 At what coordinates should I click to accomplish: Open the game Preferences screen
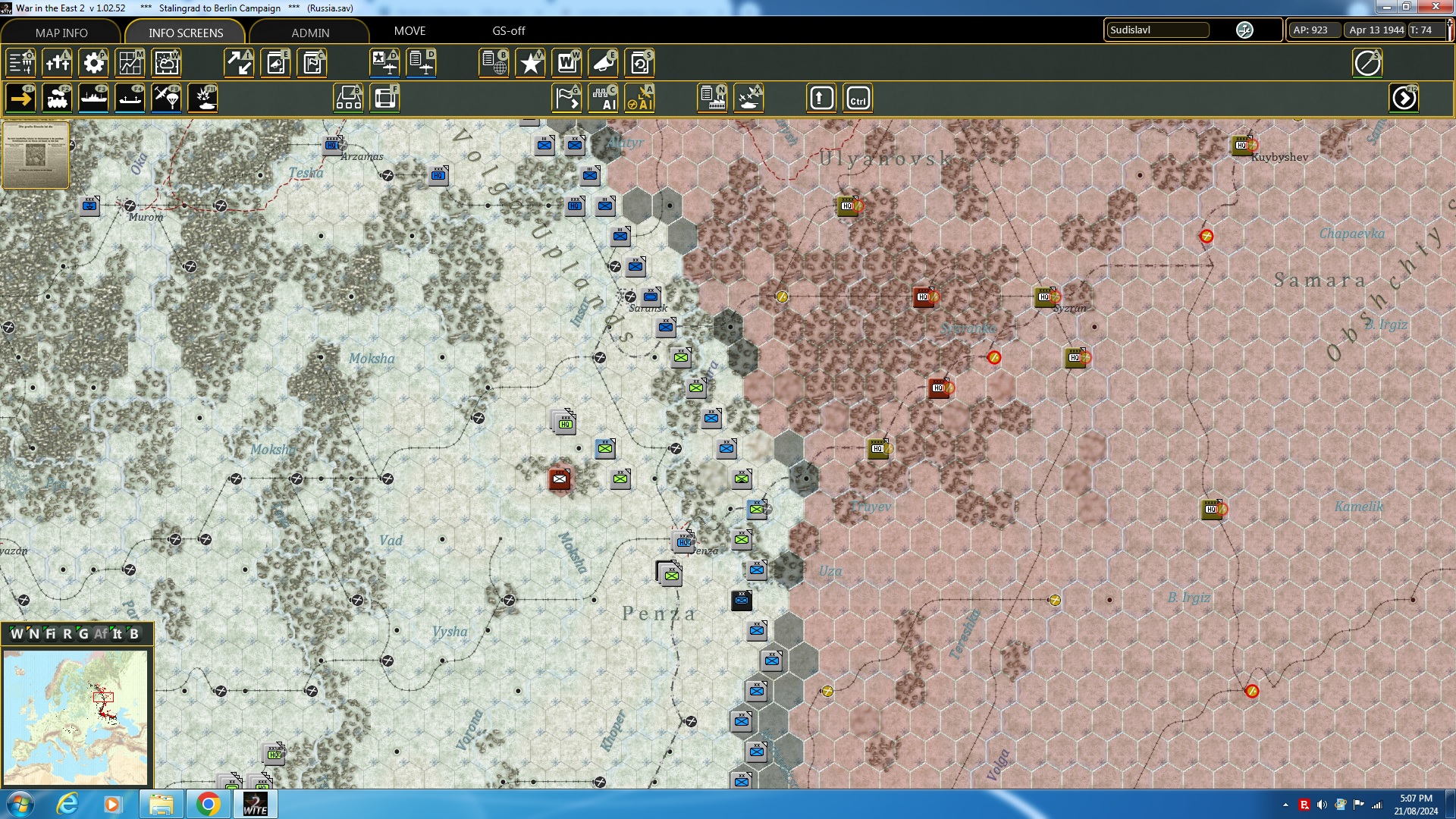[93, 63]
